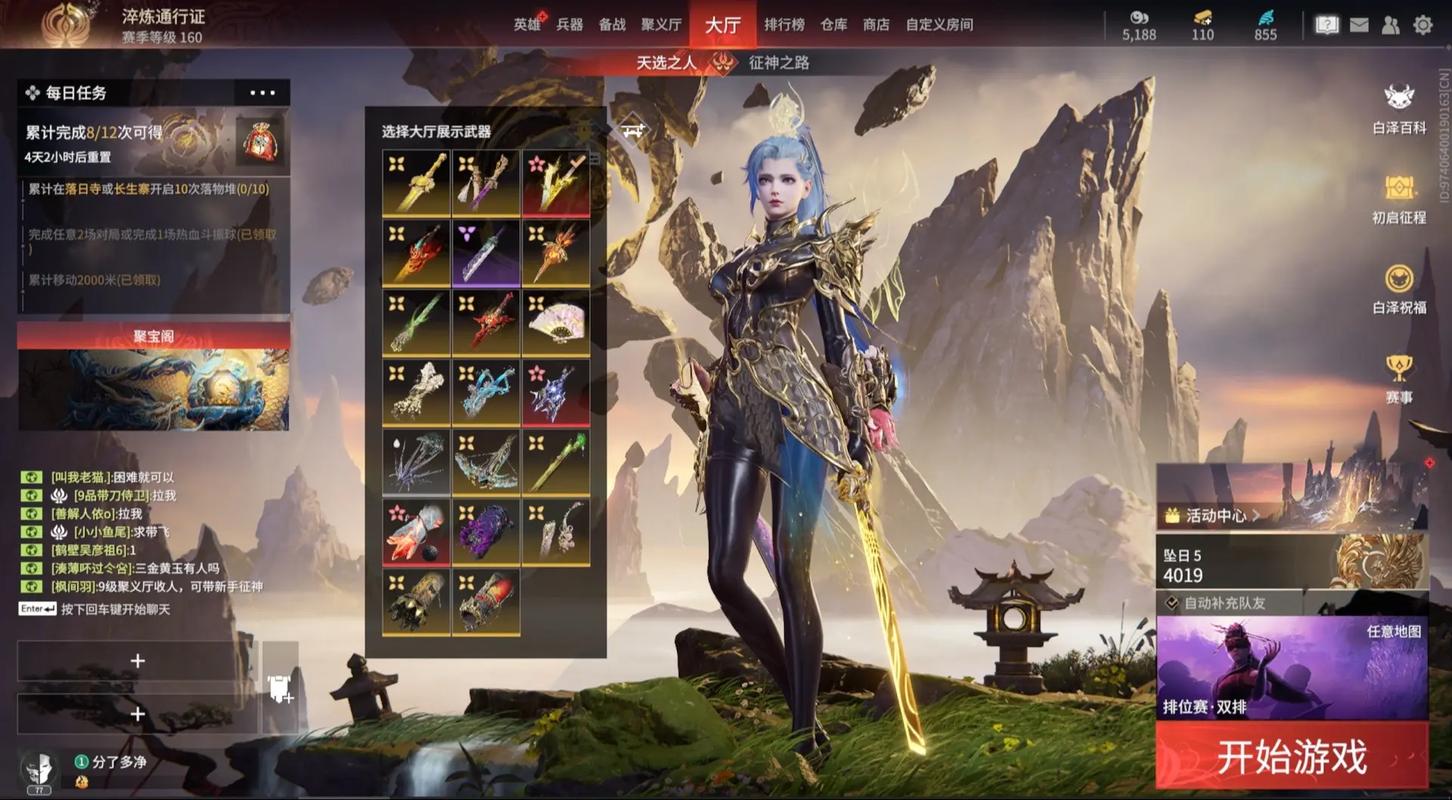Open the 聚宝阁 treasure banner

[x=154, y=376]
